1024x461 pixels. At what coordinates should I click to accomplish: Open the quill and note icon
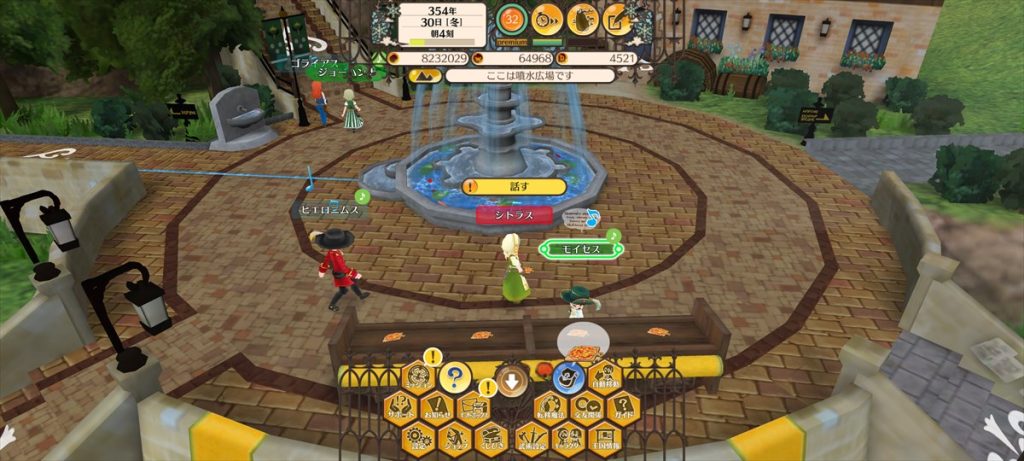point(618,18)
